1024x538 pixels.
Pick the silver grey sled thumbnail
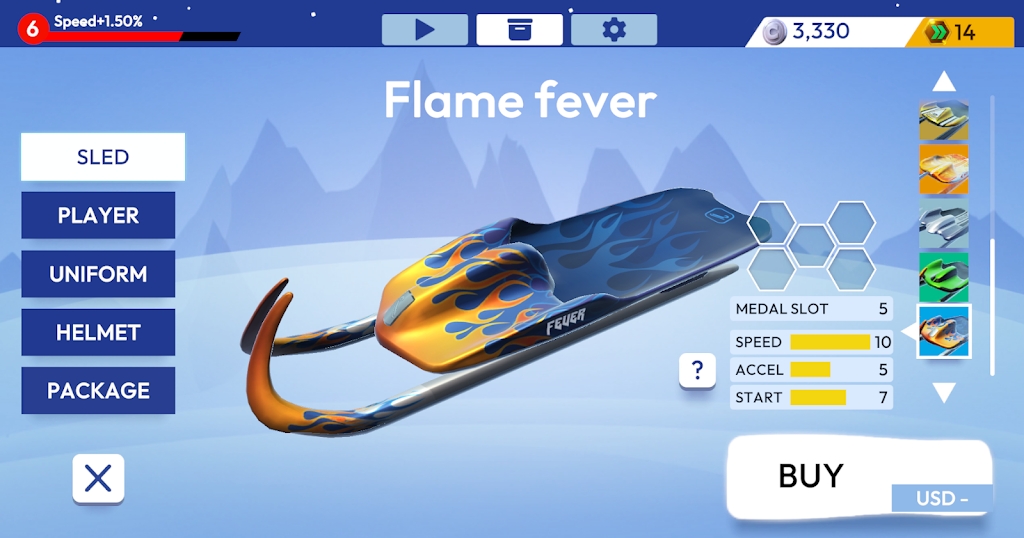coord(944,222)
